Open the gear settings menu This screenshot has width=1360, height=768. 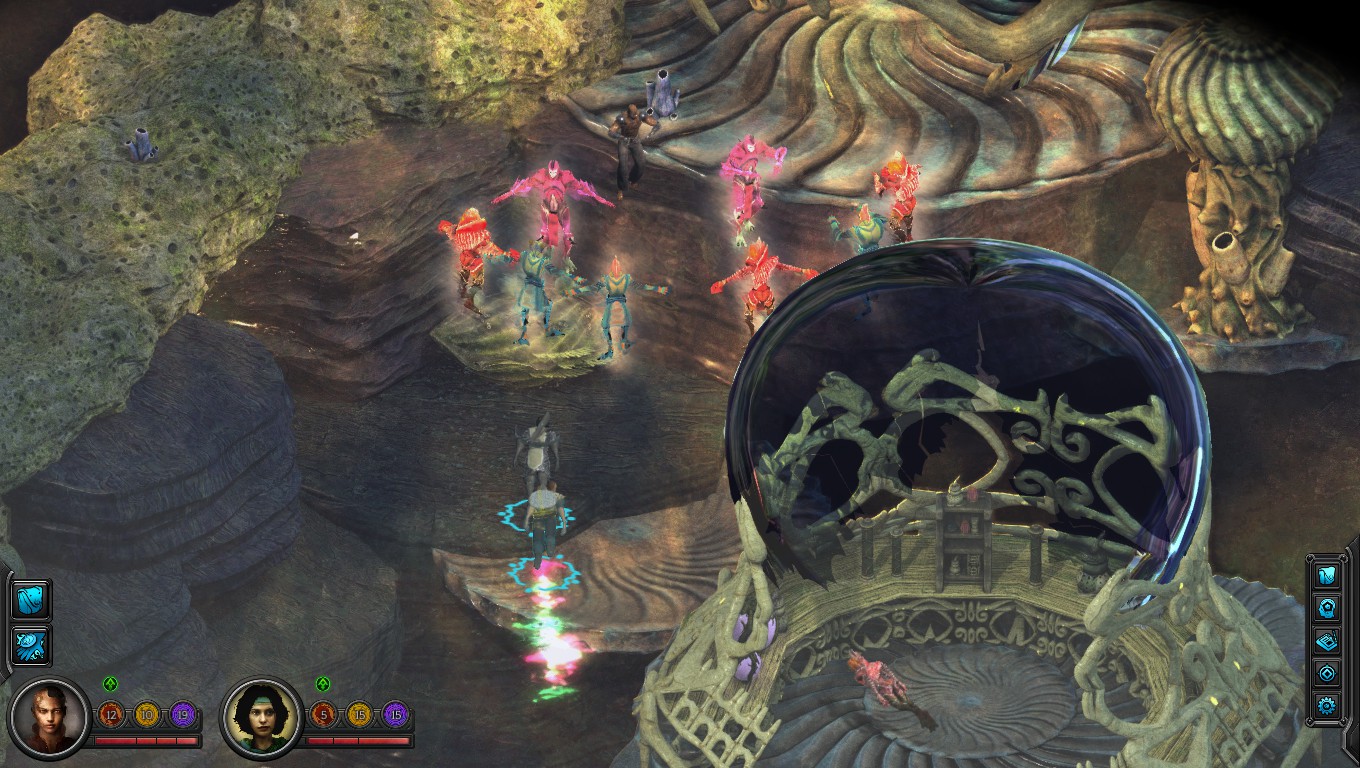click(x=1327, y=706)
